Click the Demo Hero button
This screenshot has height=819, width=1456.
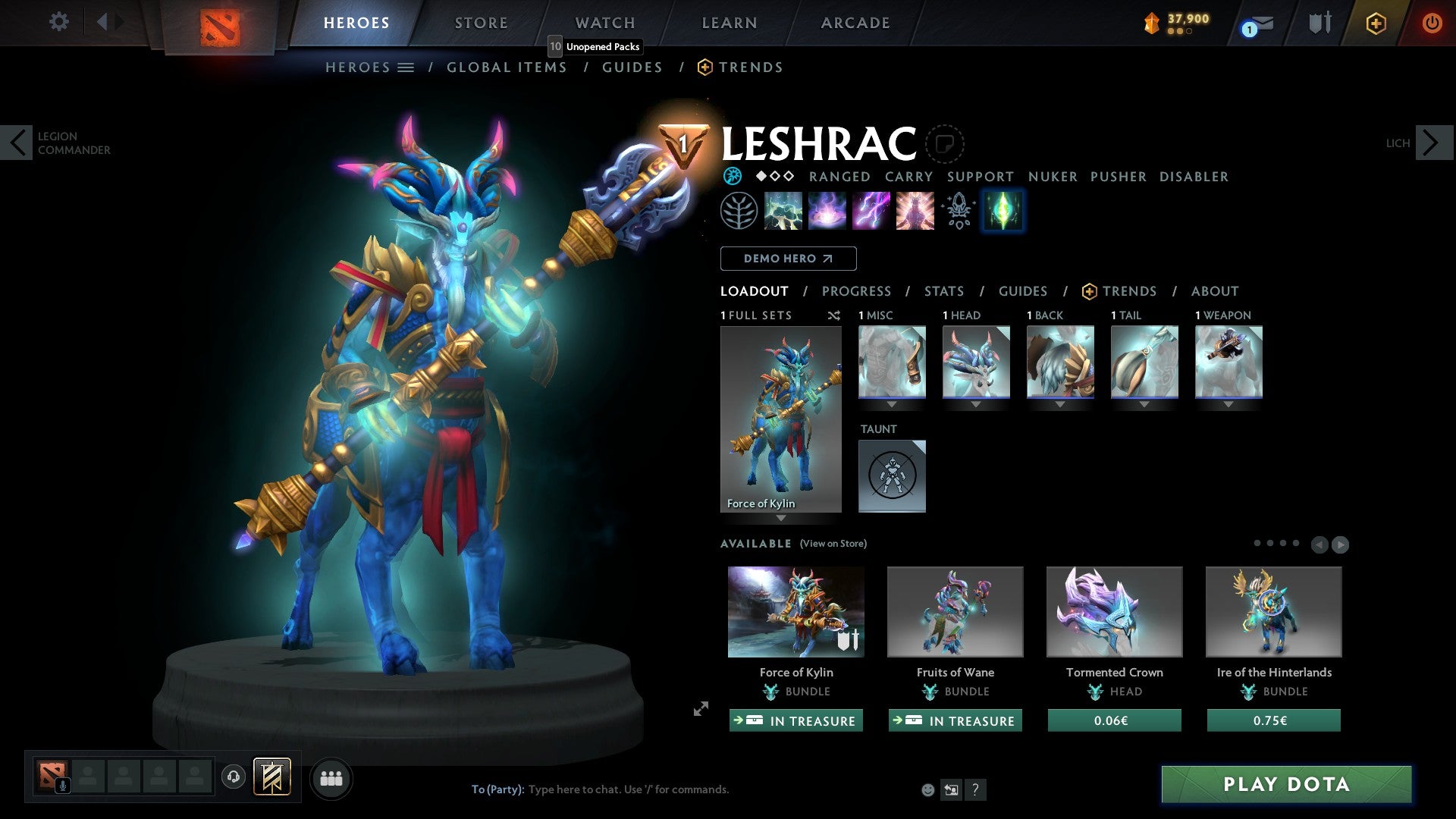click(x=788, y=259)
